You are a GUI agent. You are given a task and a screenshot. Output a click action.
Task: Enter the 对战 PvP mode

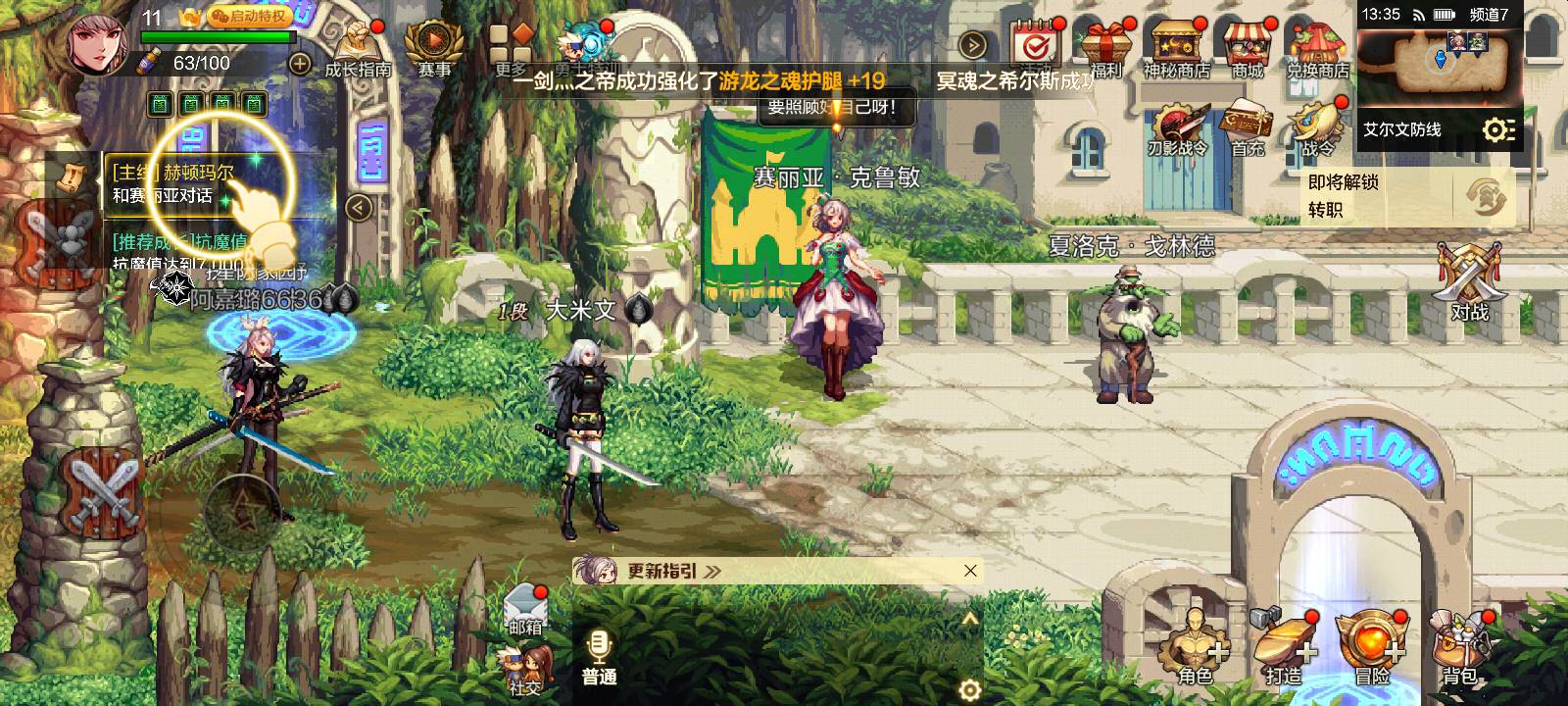(1469, 282)
